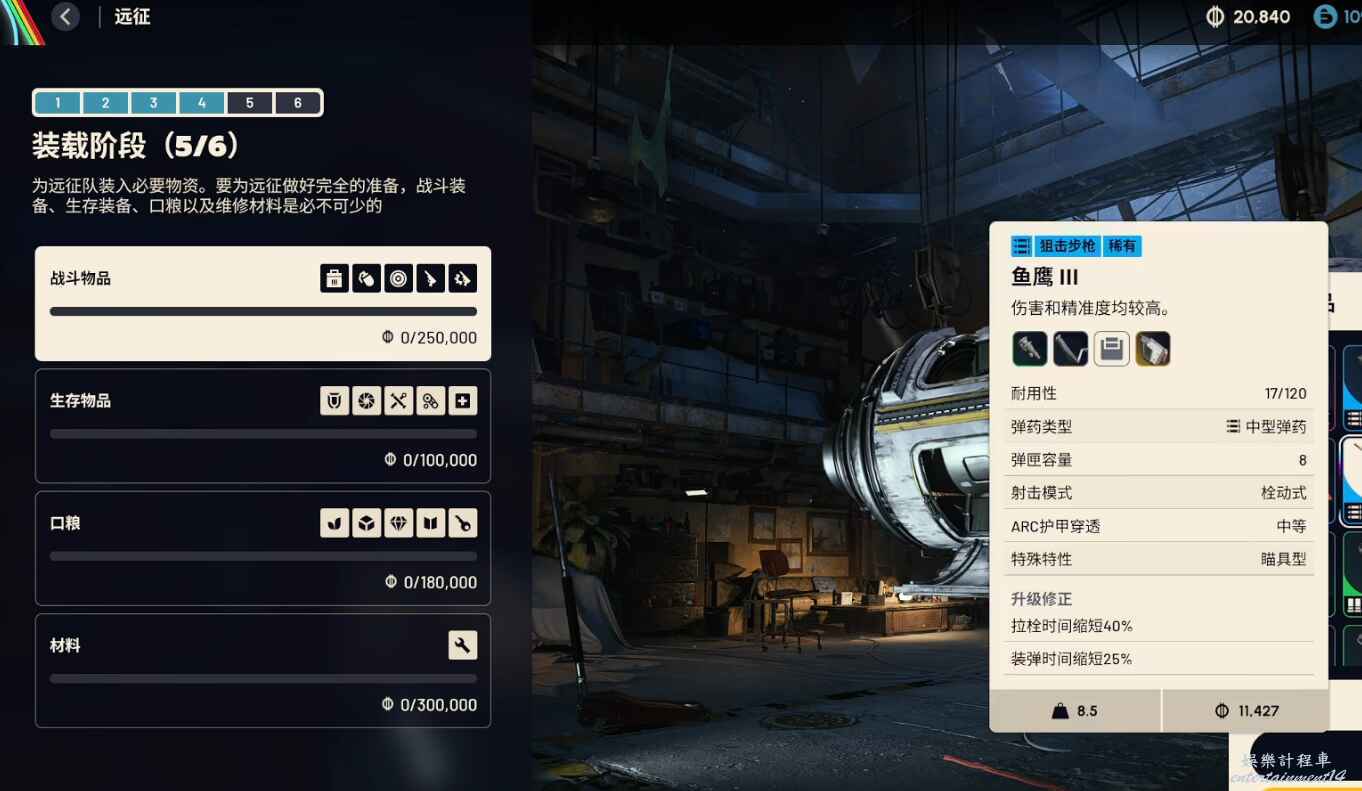The height and width of the screenshot is (791, 1362).
Task: Switch to stage 1 in progress bar
Action: [x=58, y=103]
